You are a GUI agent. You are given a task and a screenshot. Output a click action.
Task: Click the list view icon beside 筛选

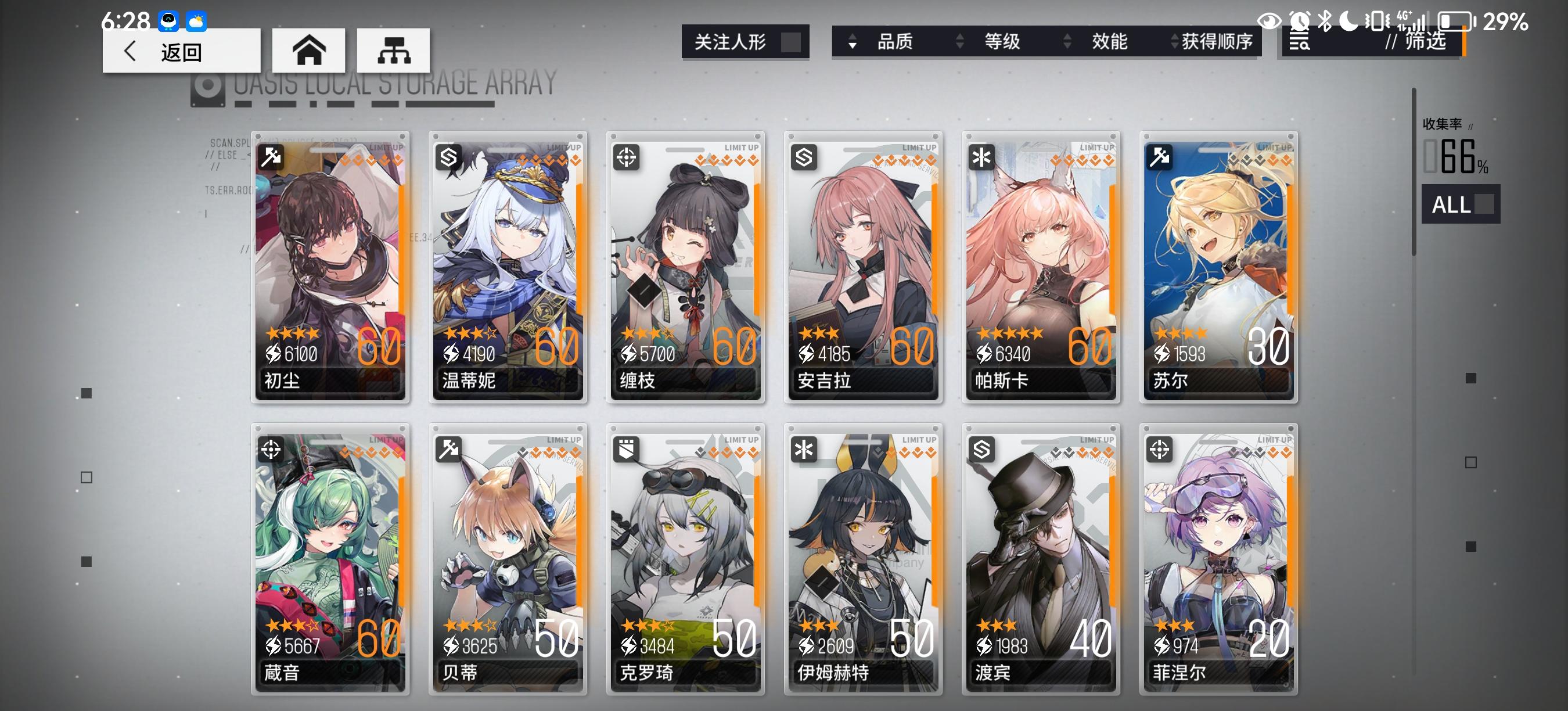pyautogui.click(x=1299, y=42)
